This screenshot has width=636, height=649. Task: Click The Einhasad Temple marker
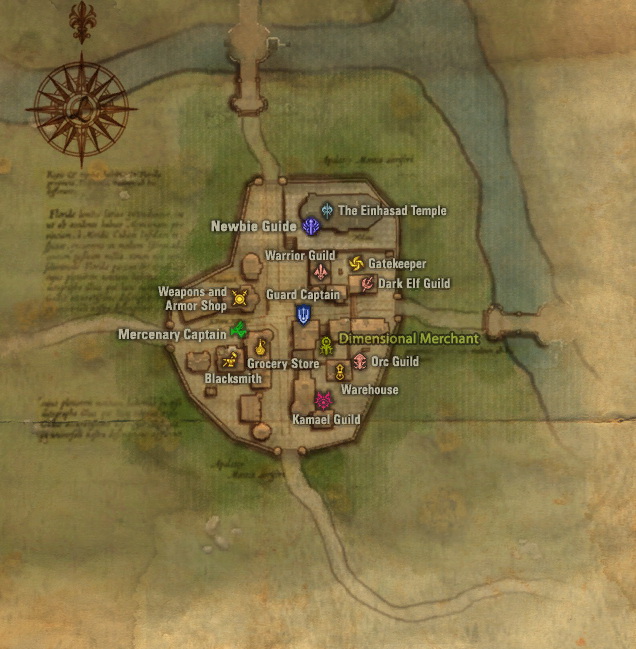coord(327,210)
